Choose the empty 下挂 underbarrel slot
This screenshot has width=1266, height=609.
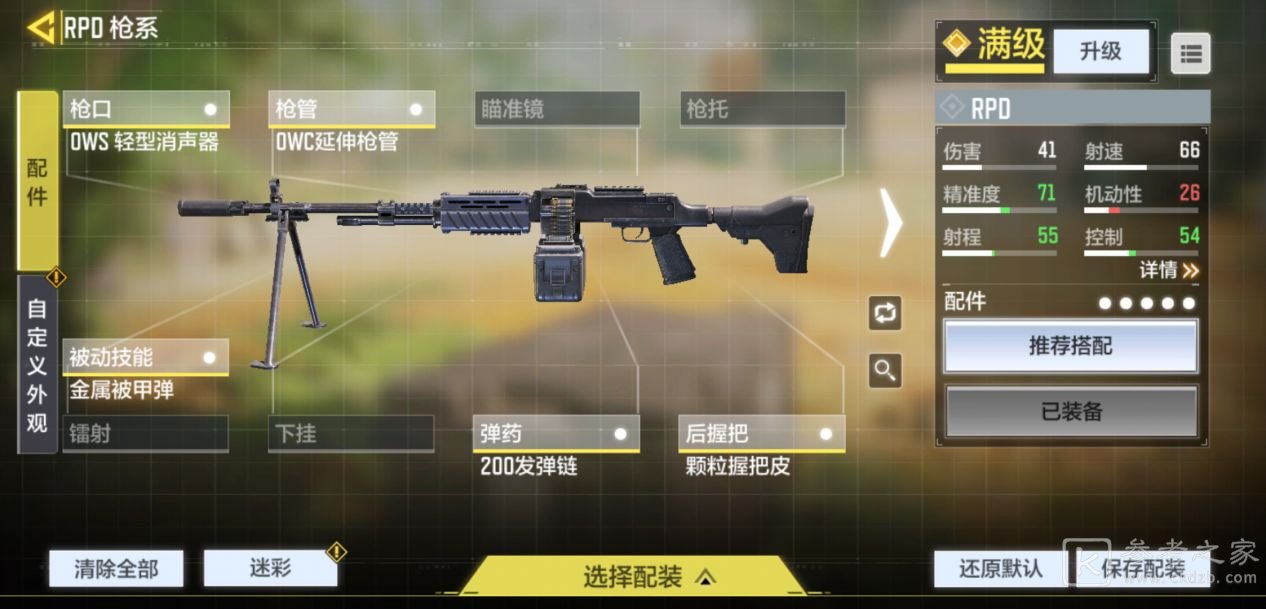[351, 434]
